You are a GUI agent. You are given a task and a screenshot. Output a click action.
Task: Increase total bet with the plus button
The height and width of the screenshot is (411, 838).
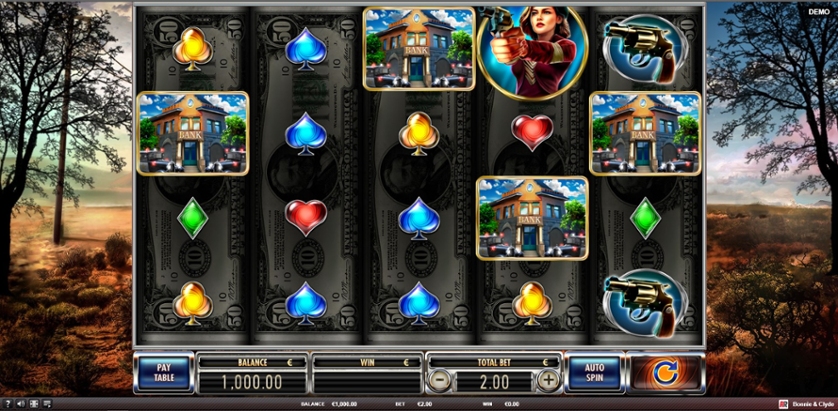tap(548, 381)
